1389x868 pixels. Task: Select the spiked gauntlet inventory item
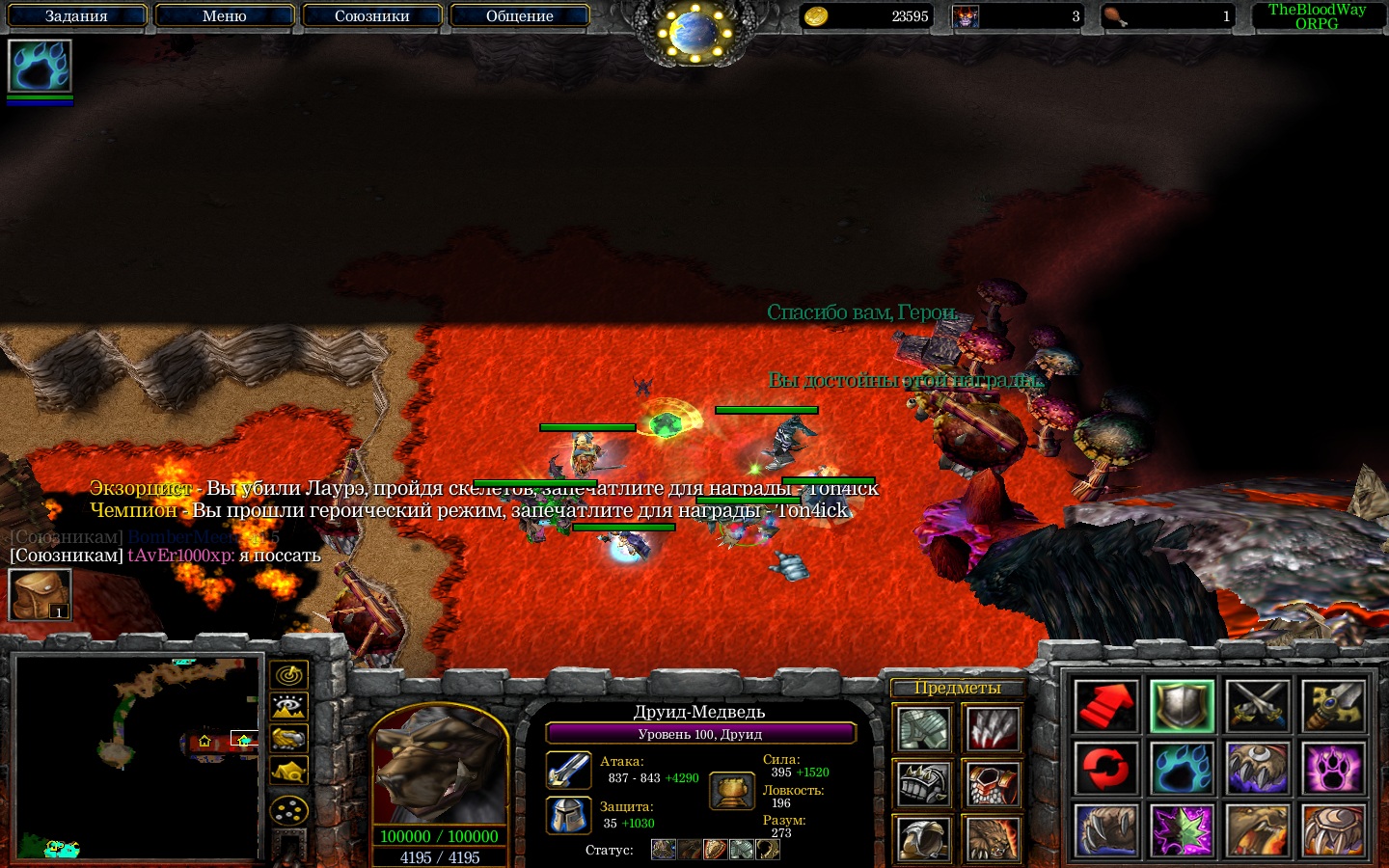point(924,784)
